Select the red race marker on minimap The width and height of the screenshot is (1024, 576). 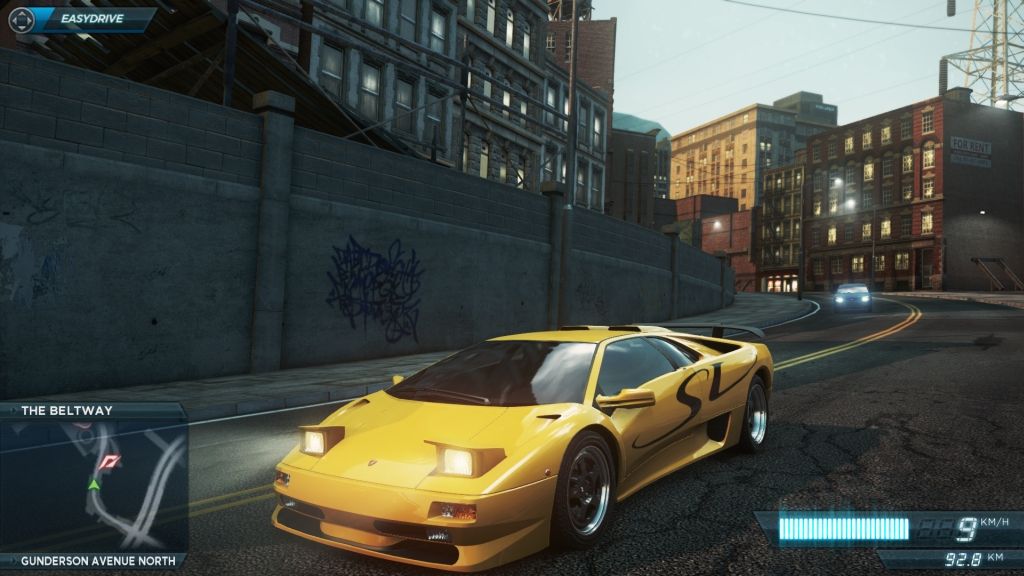pos(111,461)
